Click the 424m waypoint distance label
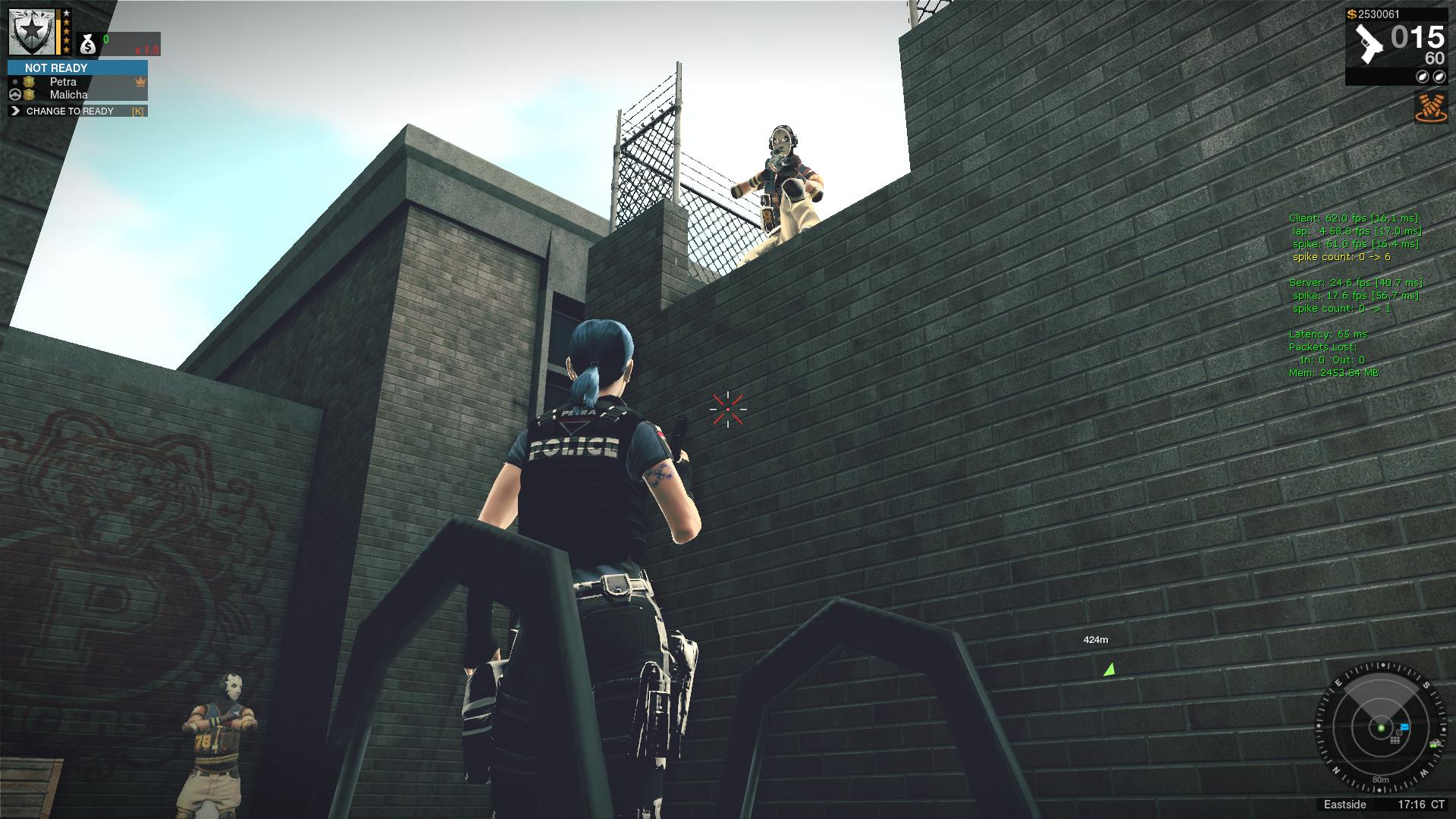 coord(1097,639)
